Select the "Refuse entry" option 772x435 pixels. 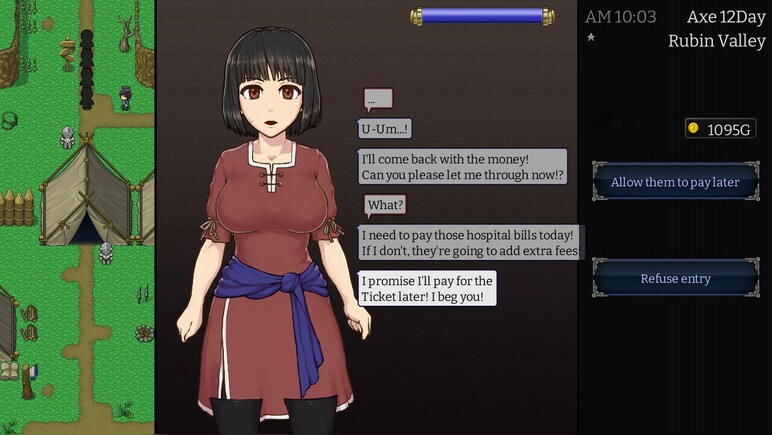pyautogui.click(x=675, y=278)
